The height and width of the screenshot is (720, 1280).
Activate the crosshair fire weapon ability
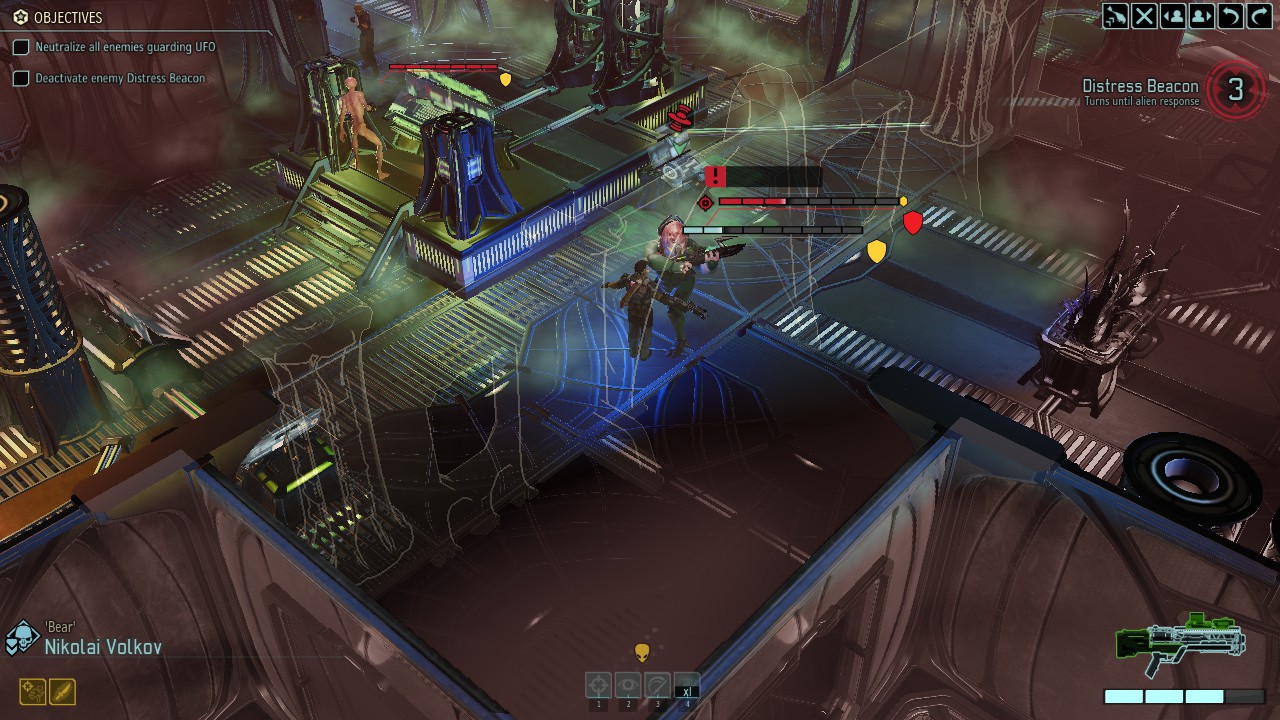click(599, 685)
